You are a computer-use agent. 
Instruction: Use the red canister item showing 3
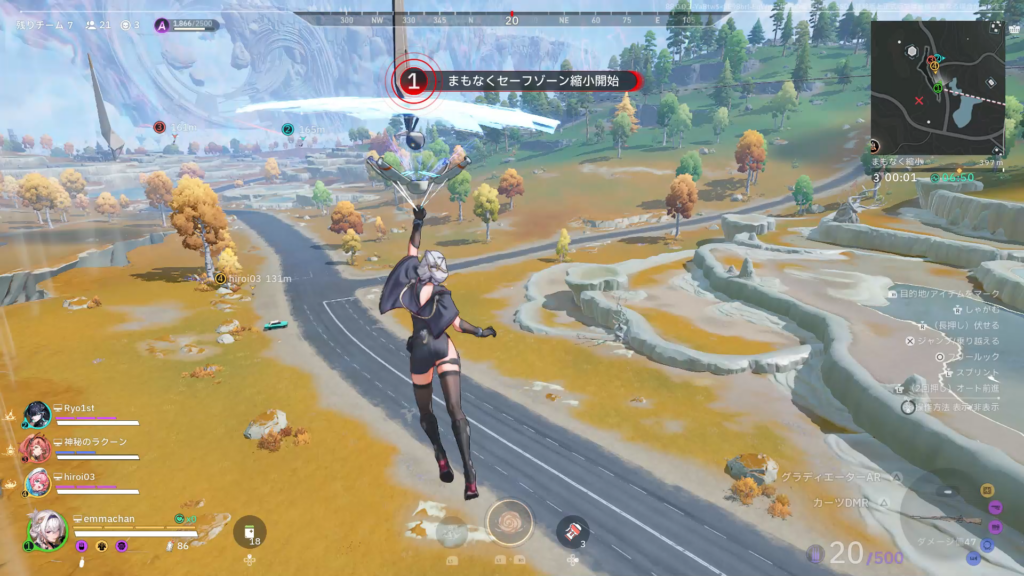click(x=571, y=532)
